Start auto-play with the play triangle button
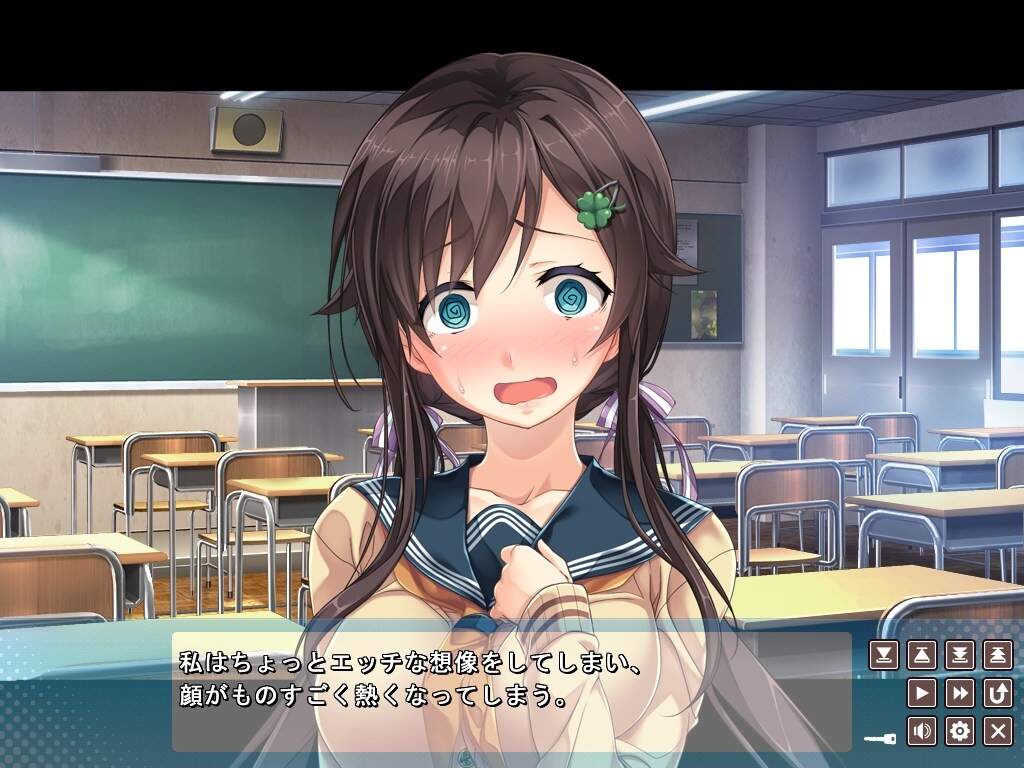Image resolution: width=1024 pixels, height=768 pixels. [921, 693]
